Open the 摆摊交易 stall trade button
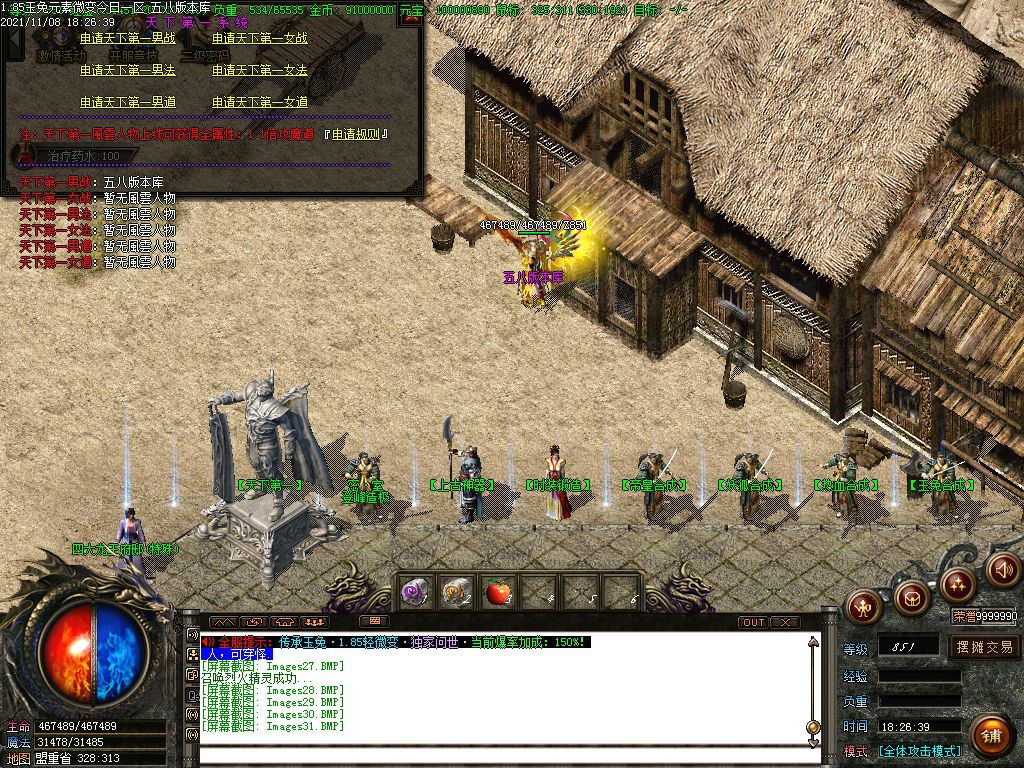Image resolution: width=1024 pixels, height=768 pixels. coord(984,647)
